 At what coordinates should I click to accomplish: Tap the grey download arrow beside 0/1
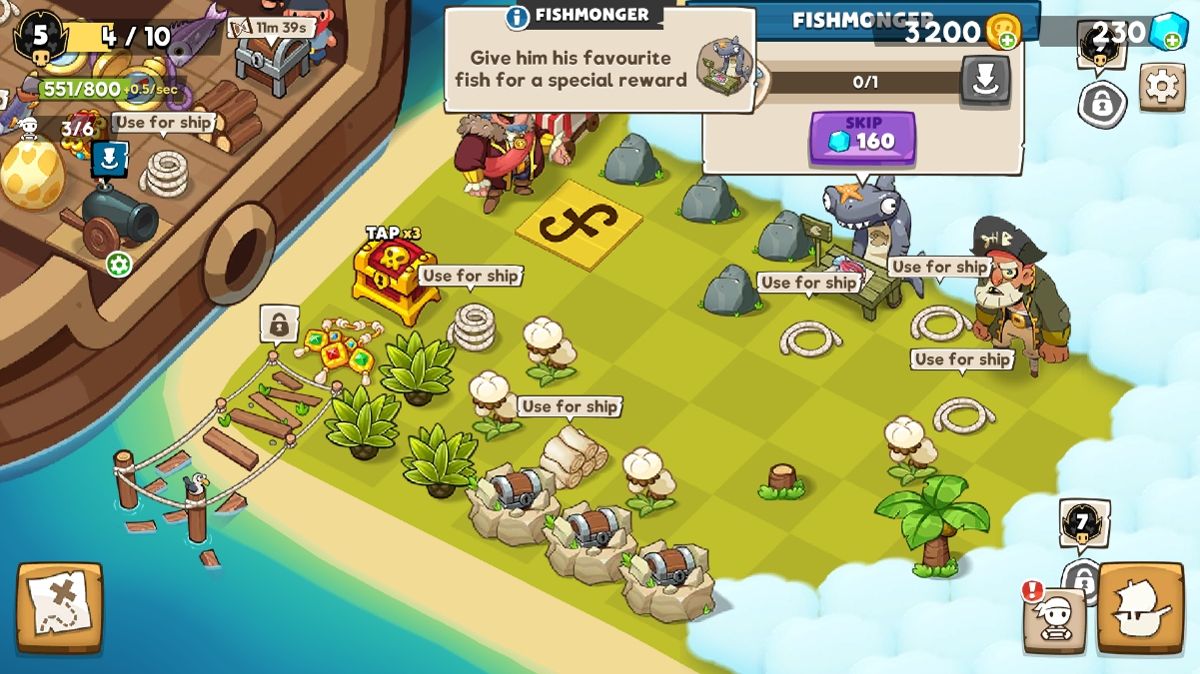[985, 81]
